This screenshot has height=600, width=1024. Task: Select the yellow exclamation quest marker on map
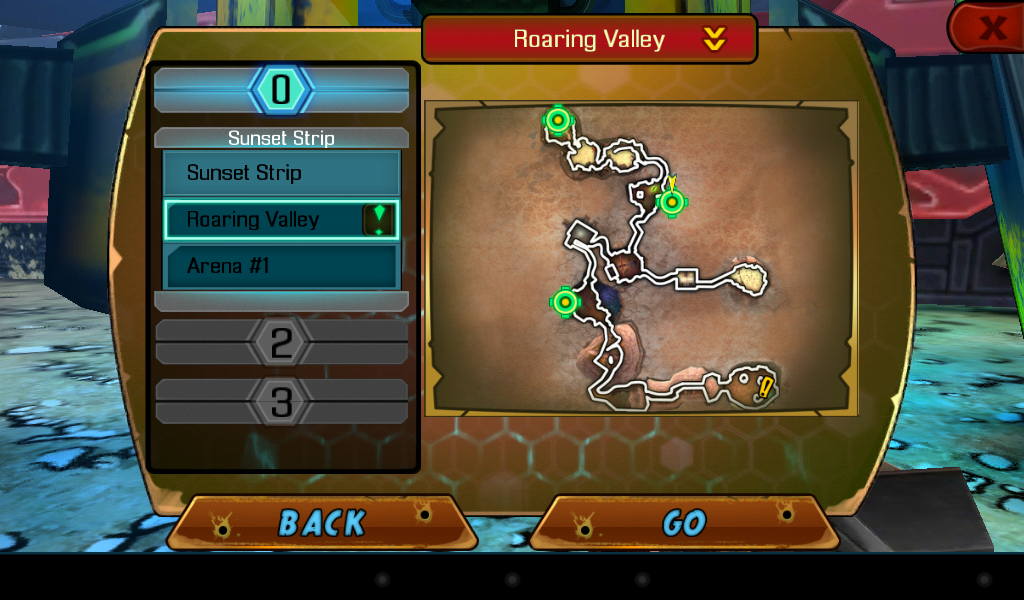click(x=767, y=387)
